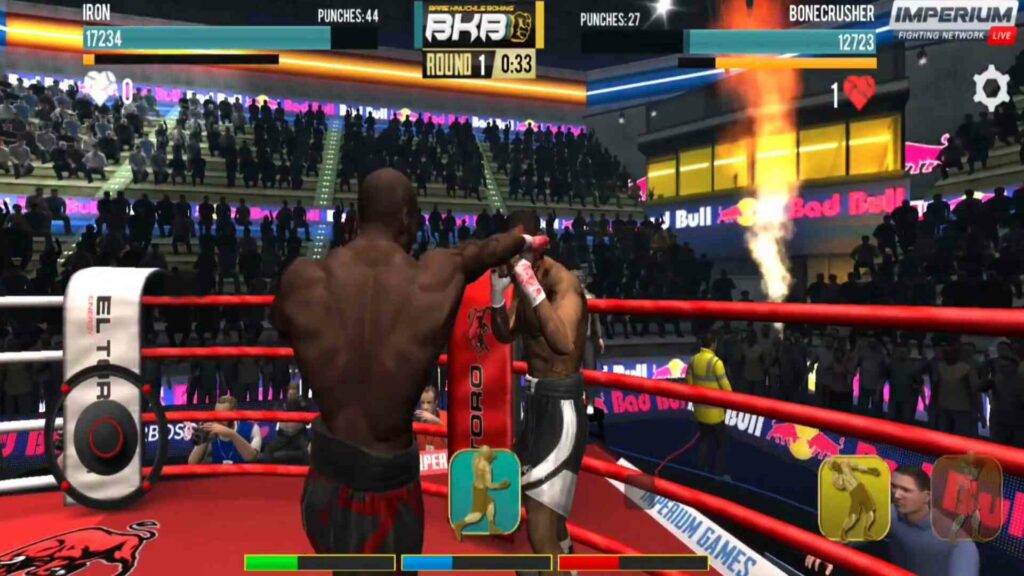Tap the teal boxer move button
Viewport: 1024px width, 576px height.
pyautogui.click(x=484, y=491)
